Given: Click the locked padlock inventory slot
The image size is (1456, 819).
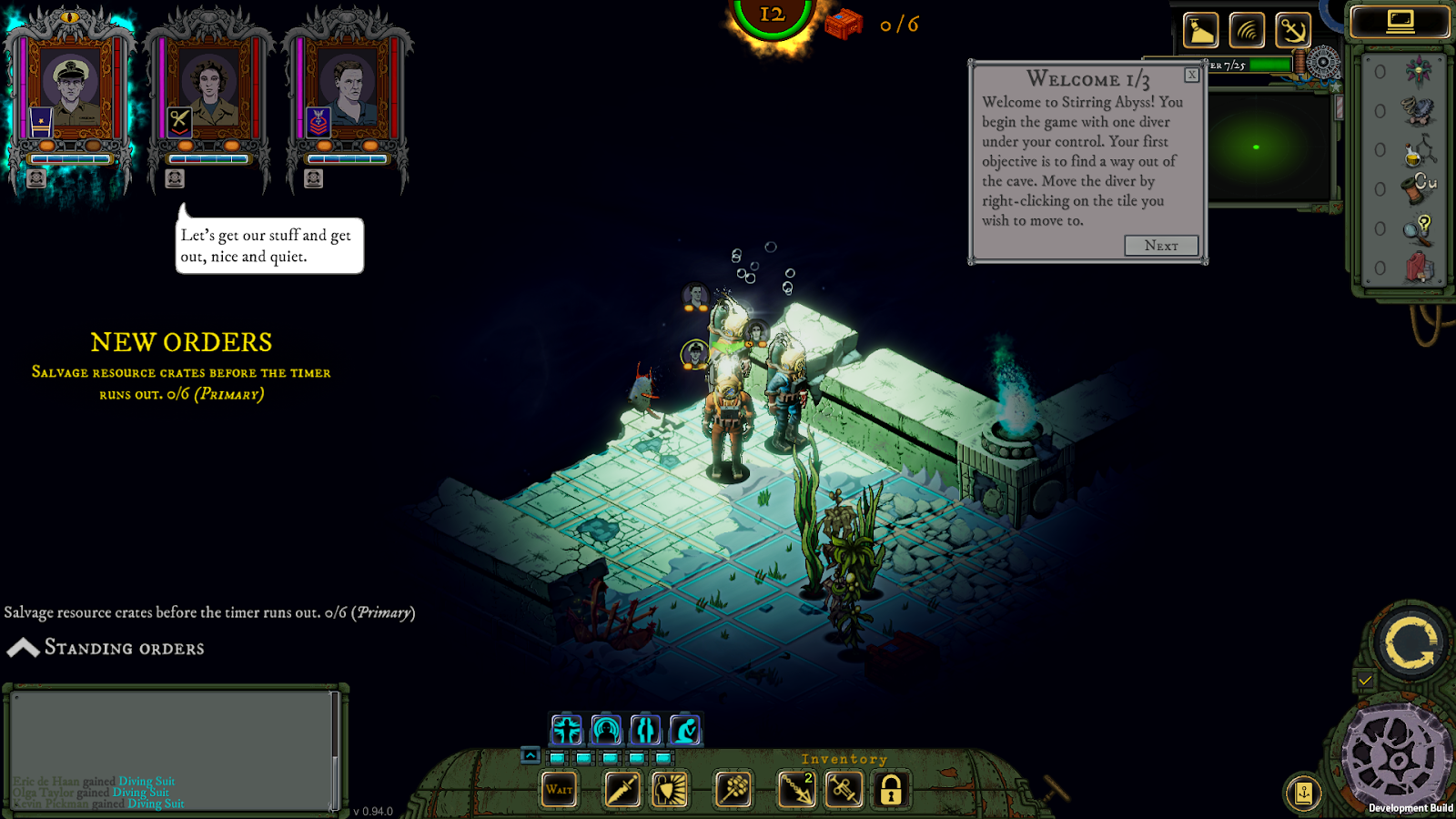Looking at the screenshot, I should (x=891, y=789).
